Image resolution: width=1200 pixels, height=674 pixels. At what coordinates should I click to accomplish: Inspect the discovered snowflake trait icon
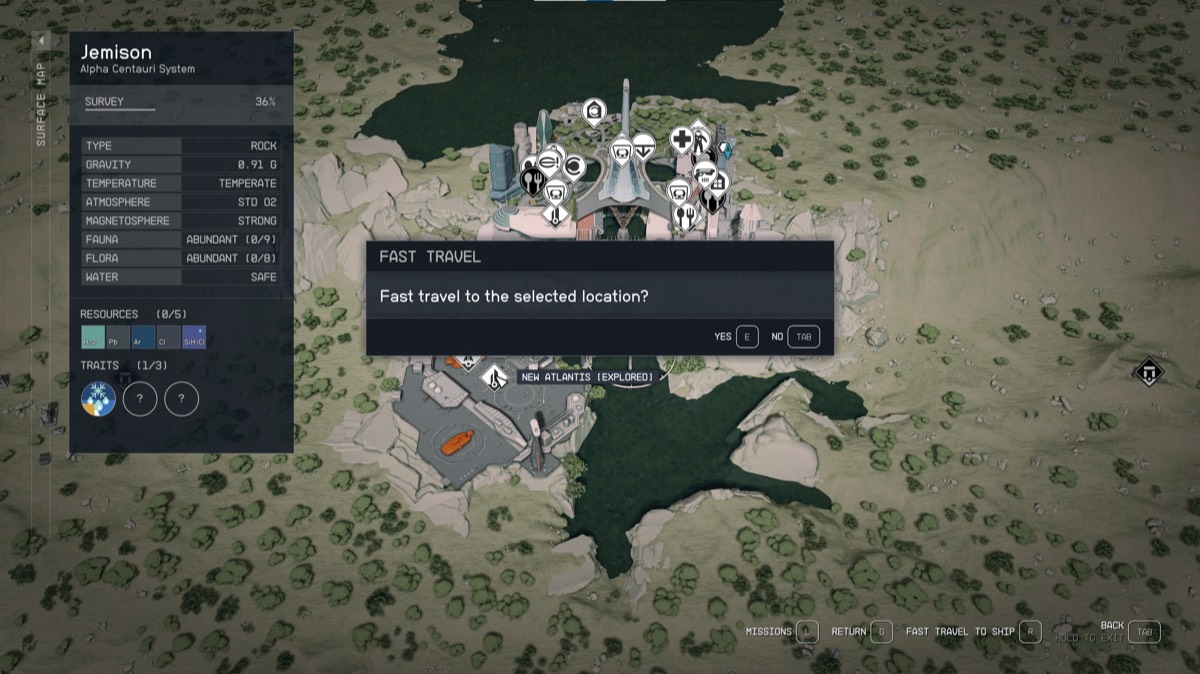tap(98, 399)
